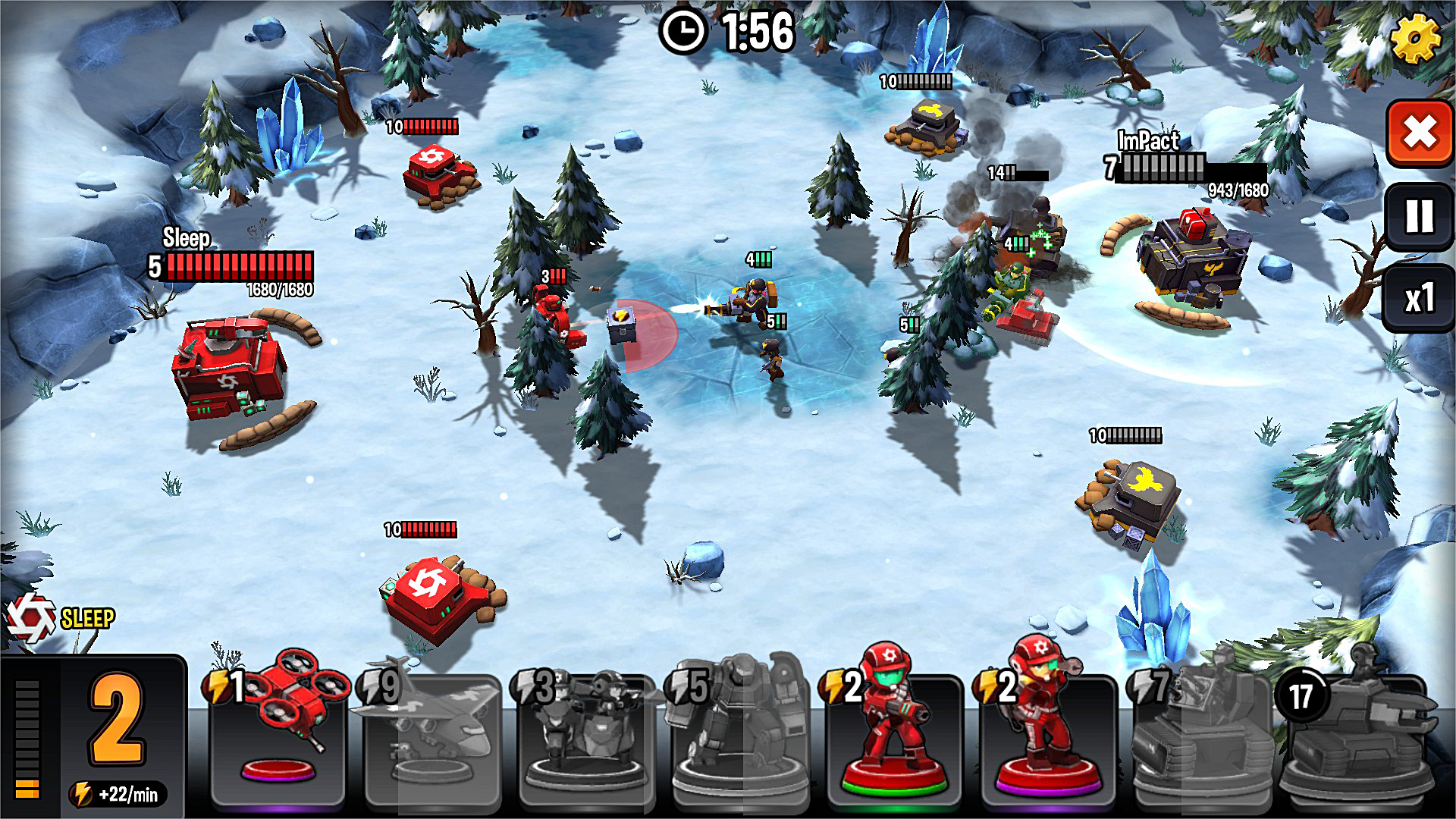Toggle the x1 game speed button
The height and width of the screenshot is (819, 1456).
tap(1419, 298)
